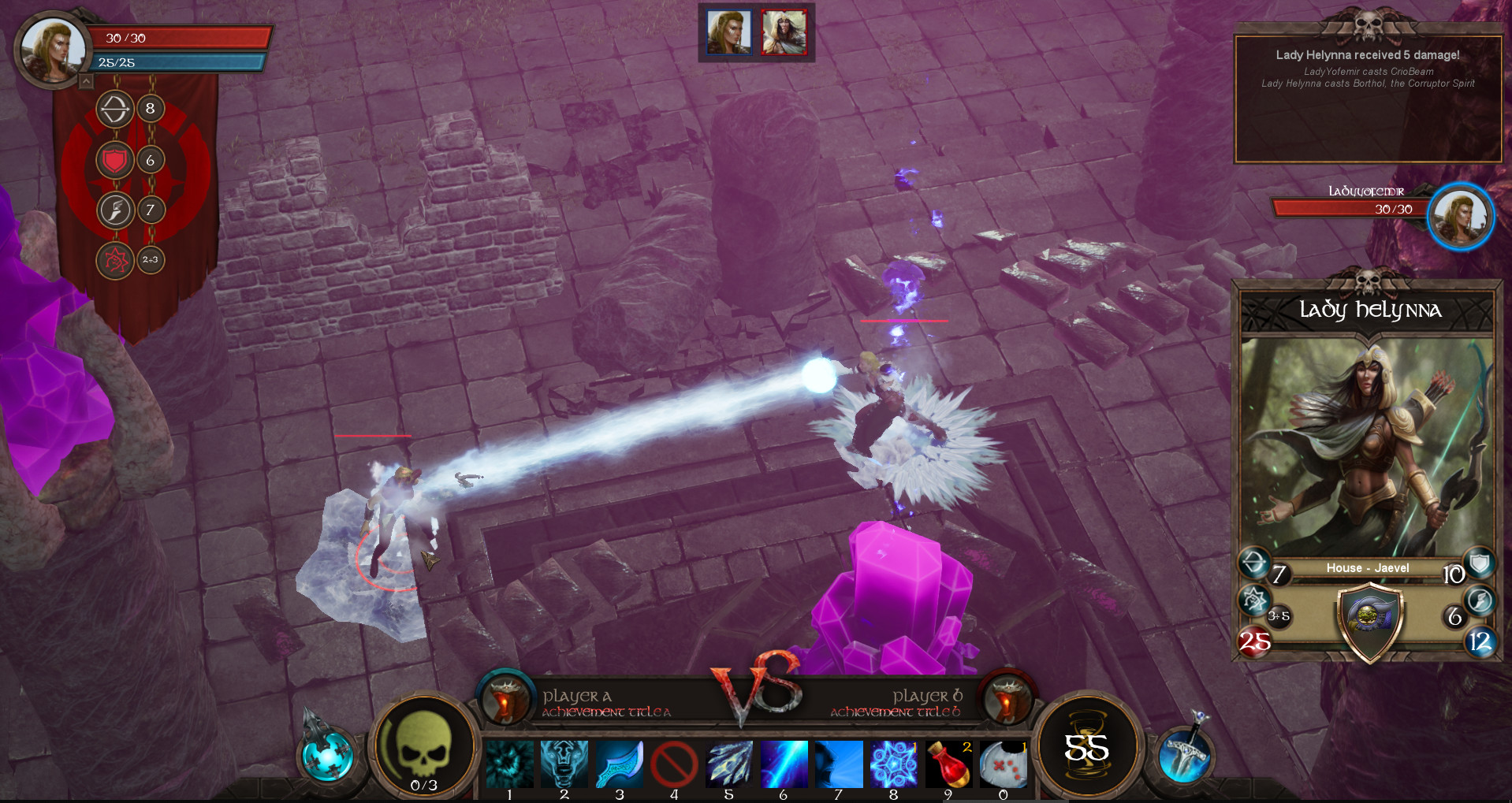The image size is (1512, 803).
Task: Select the spectral skull ability in slot 2
Action: [564, 763]
